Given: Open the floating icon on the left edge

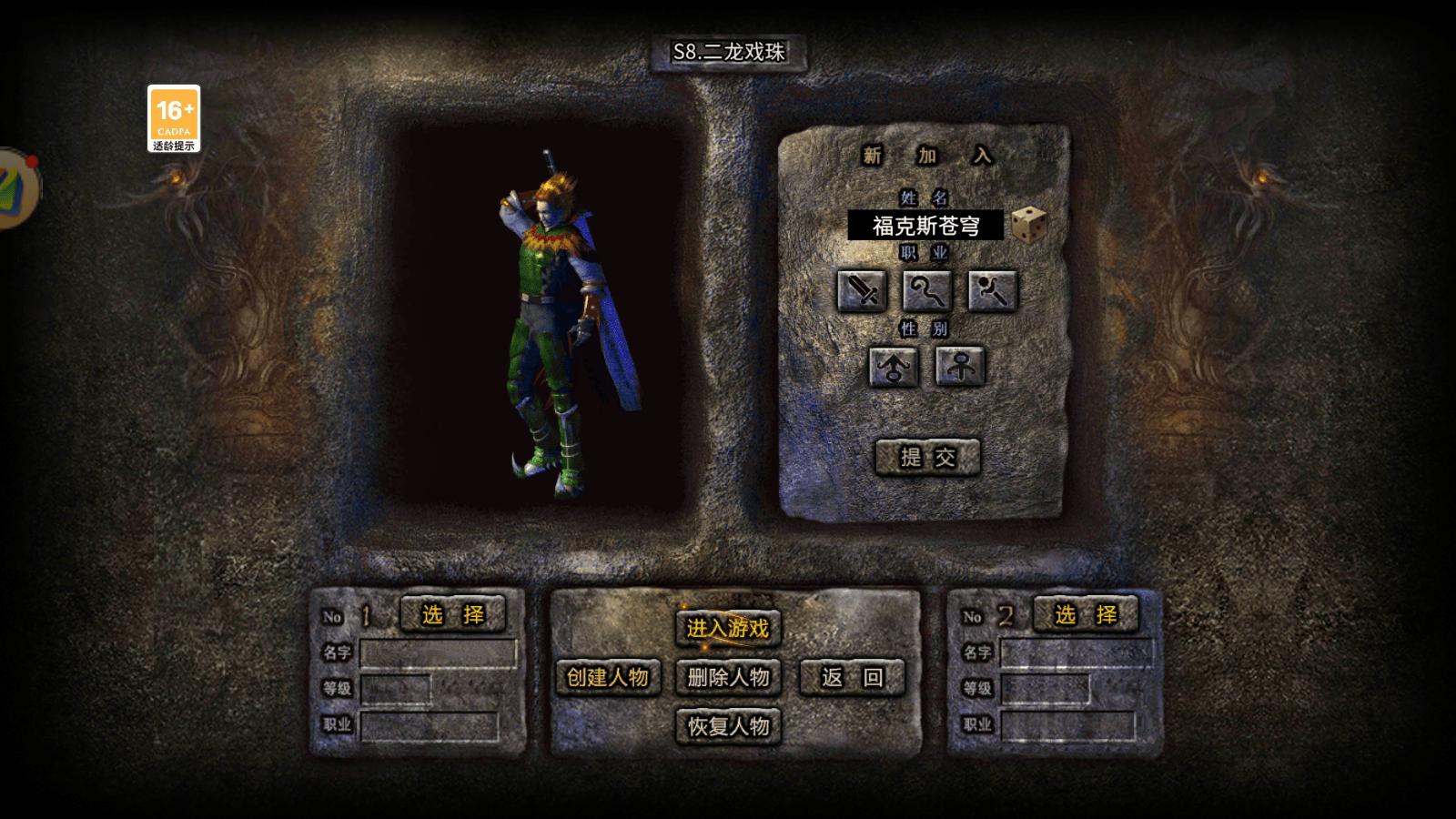Looking at the screenshot, I should 16,189.
